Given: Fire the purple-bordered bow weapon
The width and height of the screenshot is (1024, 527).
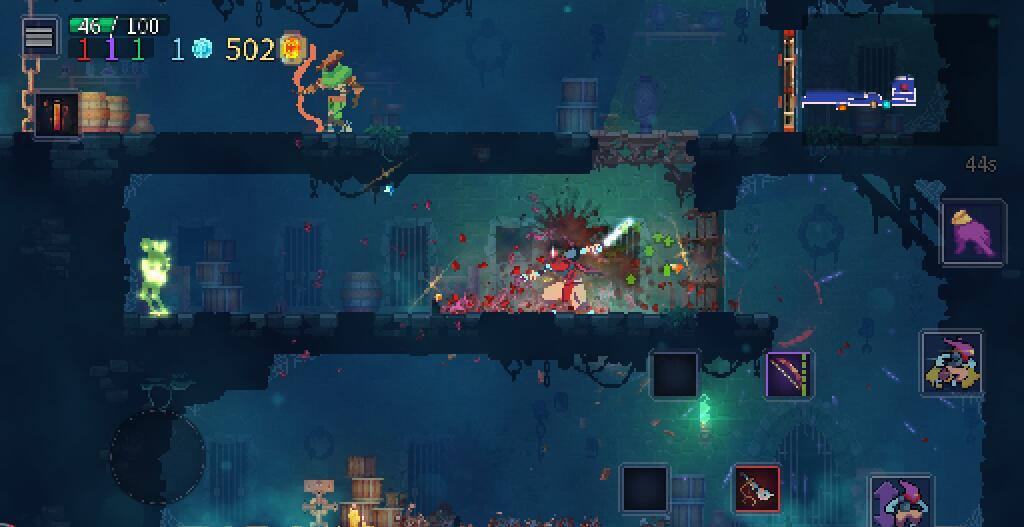Looking at the screenshot, I should (x=789, y=376).
